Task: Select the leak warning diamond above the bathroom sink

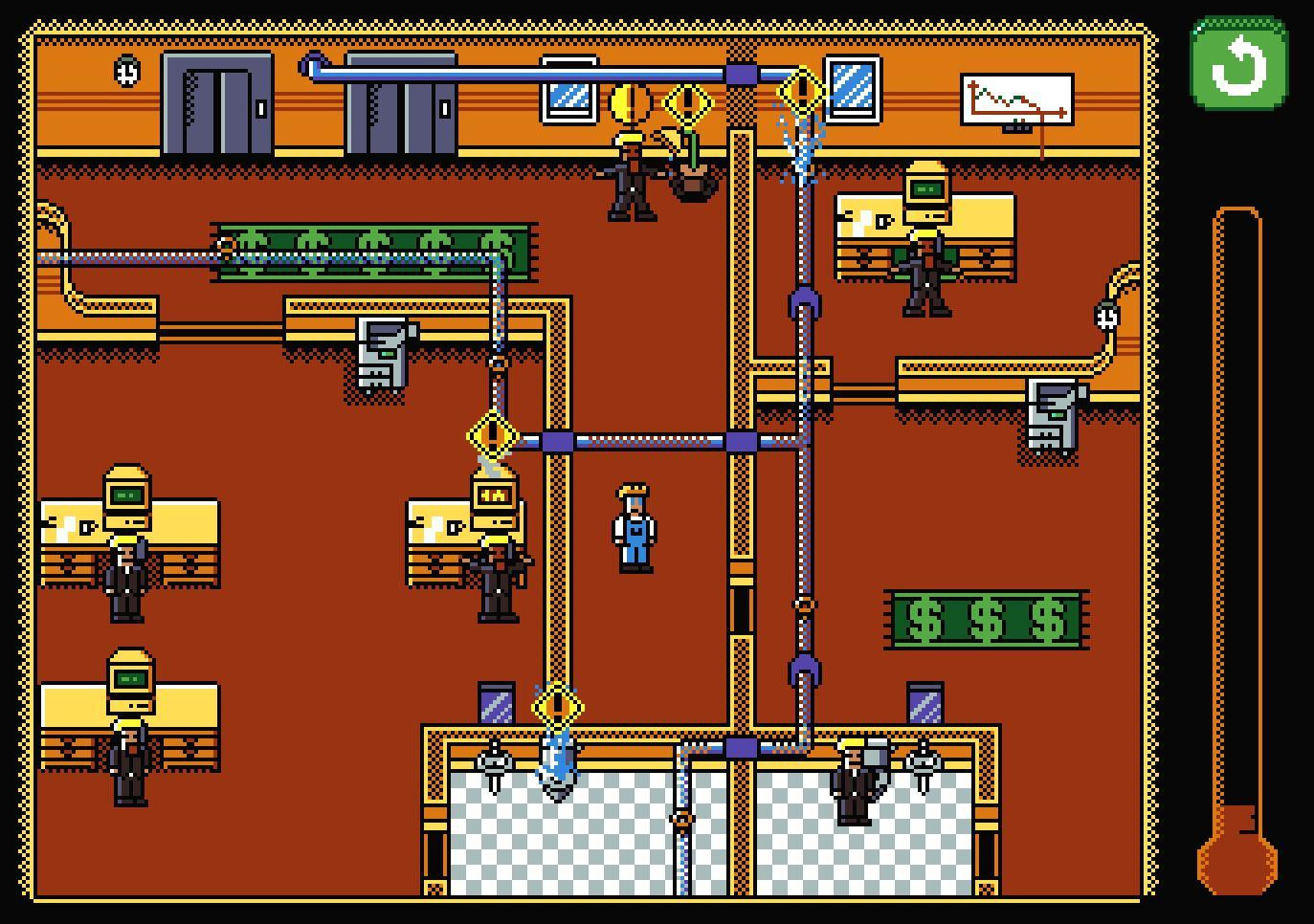Action: tap(559, 706)
